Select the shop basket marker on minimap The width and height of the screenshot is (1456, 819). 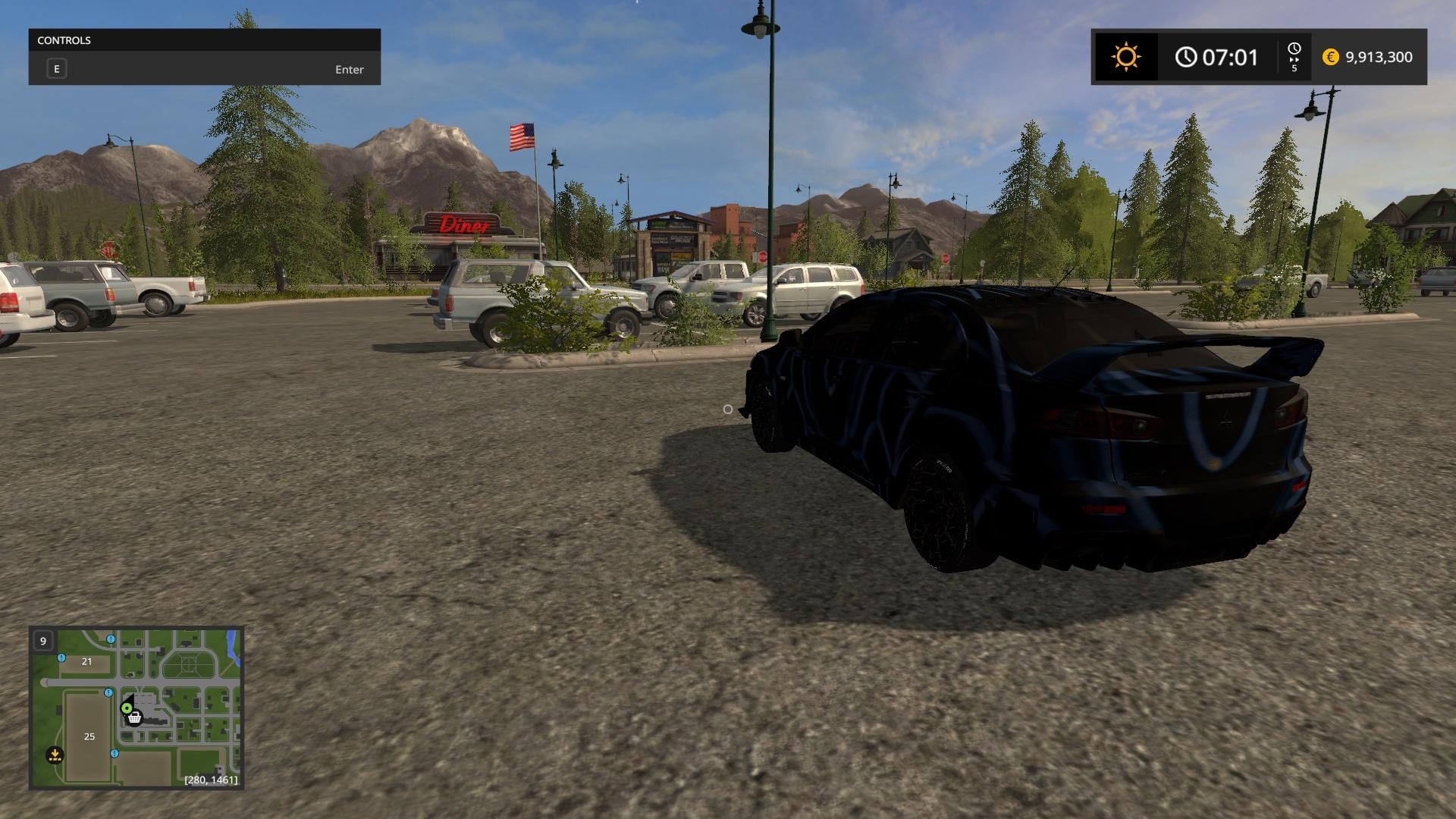click(135, 718)
